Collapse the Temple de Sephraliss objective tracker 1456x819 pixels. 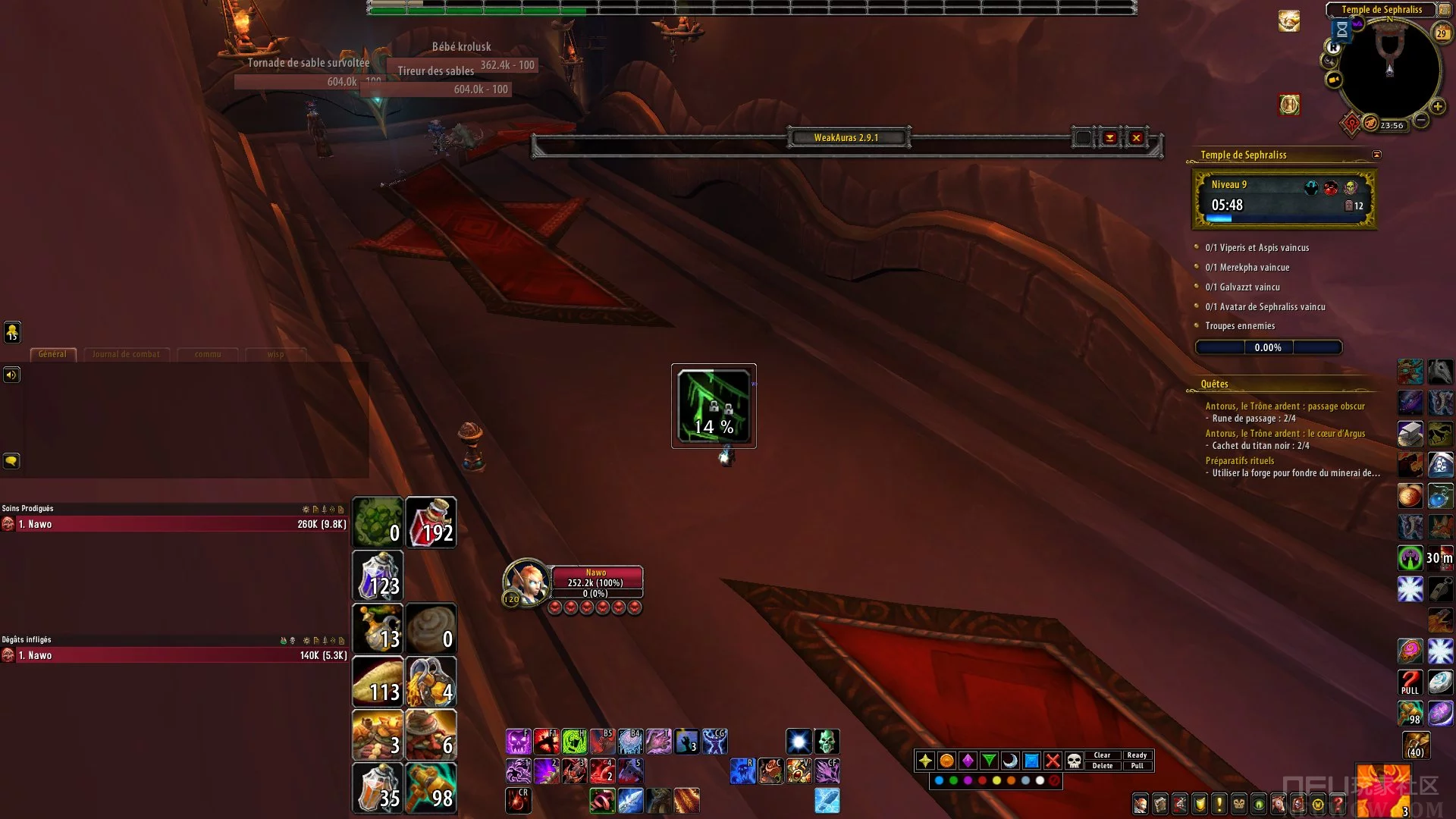pos(1376,155)
